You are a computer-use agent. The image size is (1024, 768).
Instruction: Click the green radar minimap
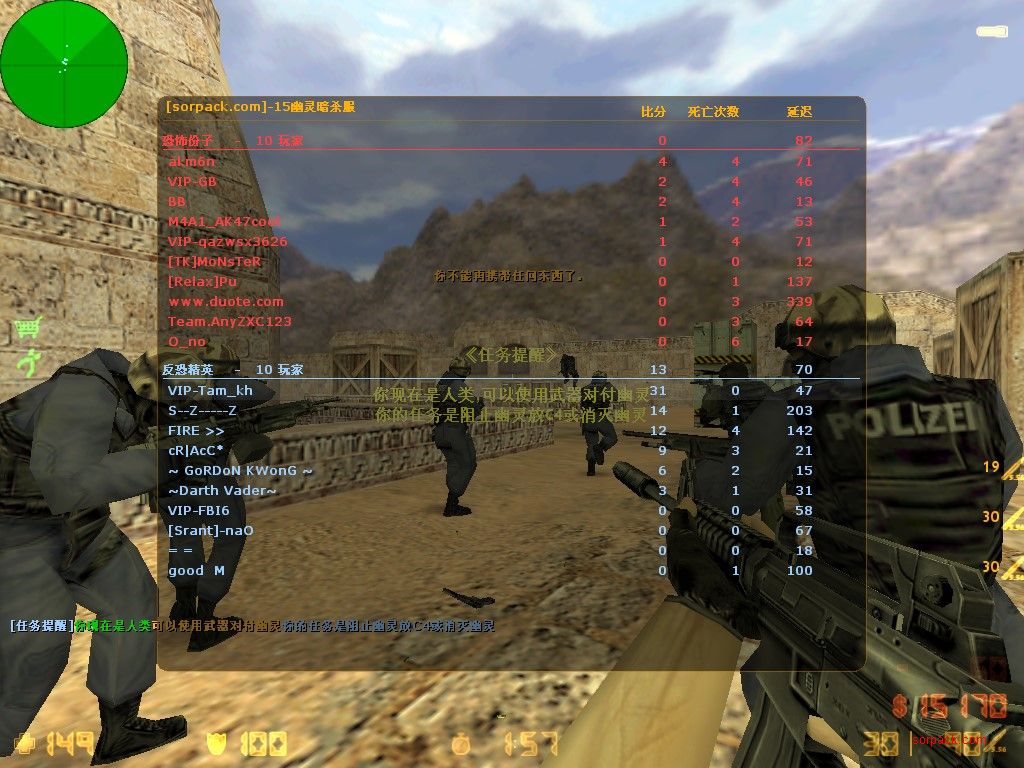pos(64,64)
